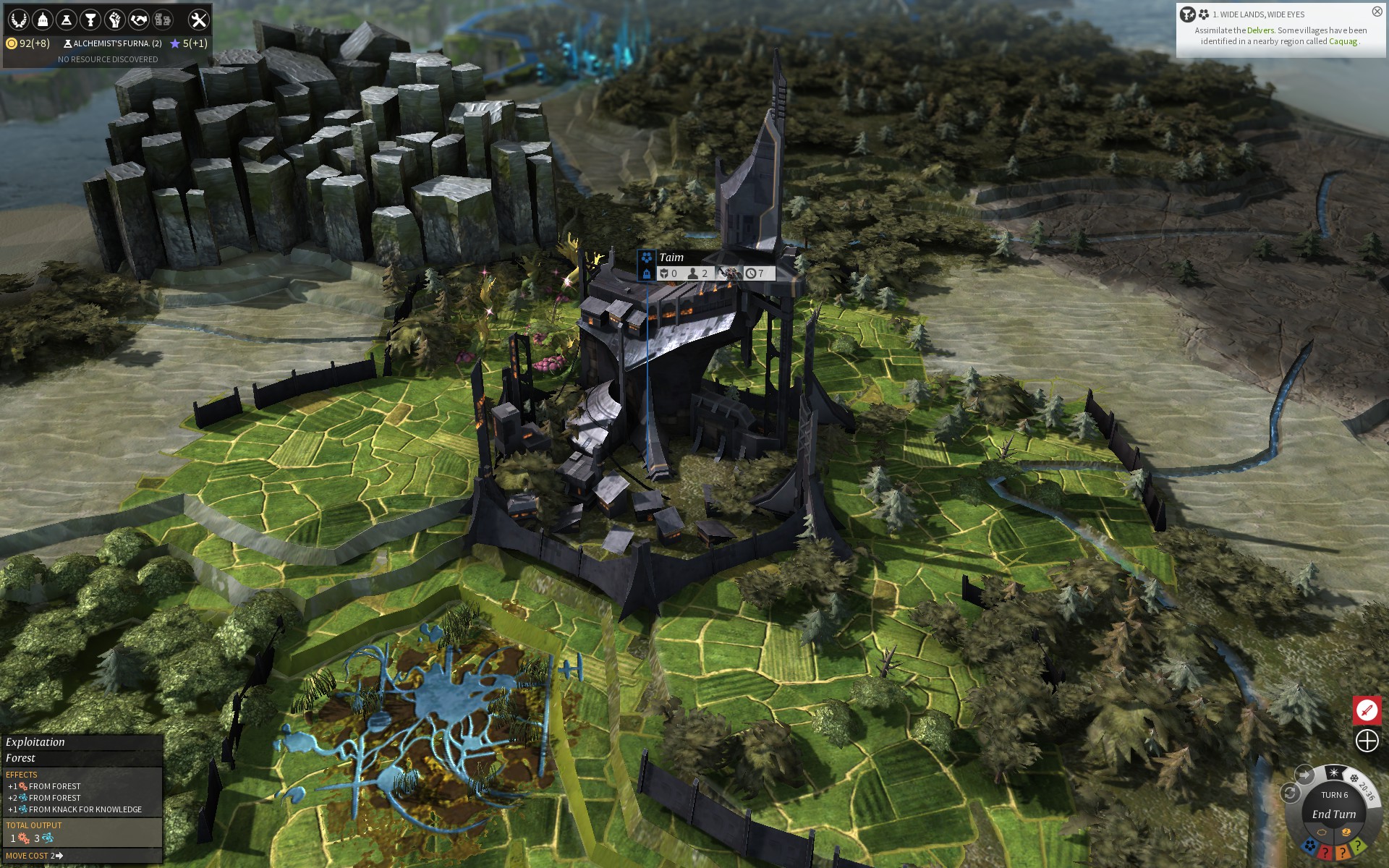Open the city list dome building icon
This screenshot has height=868, width=1389.
click(x=43, y=20)
